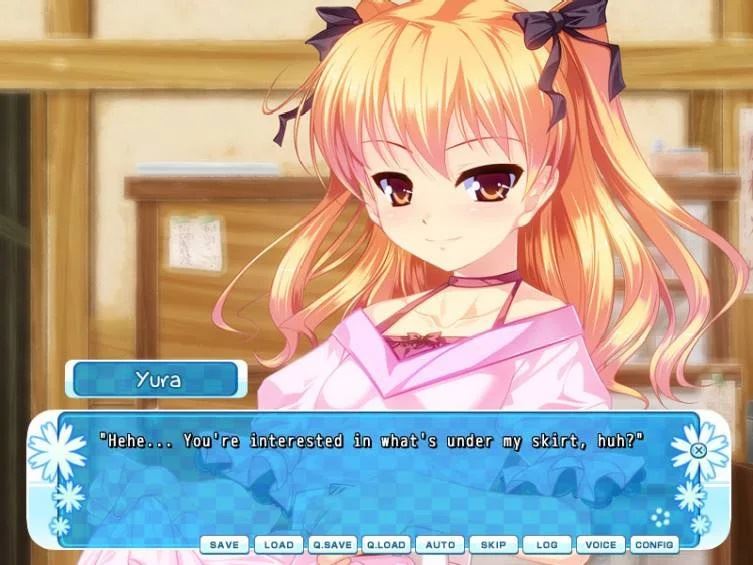Hide the dialogue box with X icon
Viewport: 753px width, 565px height.
tap(699, 450)
